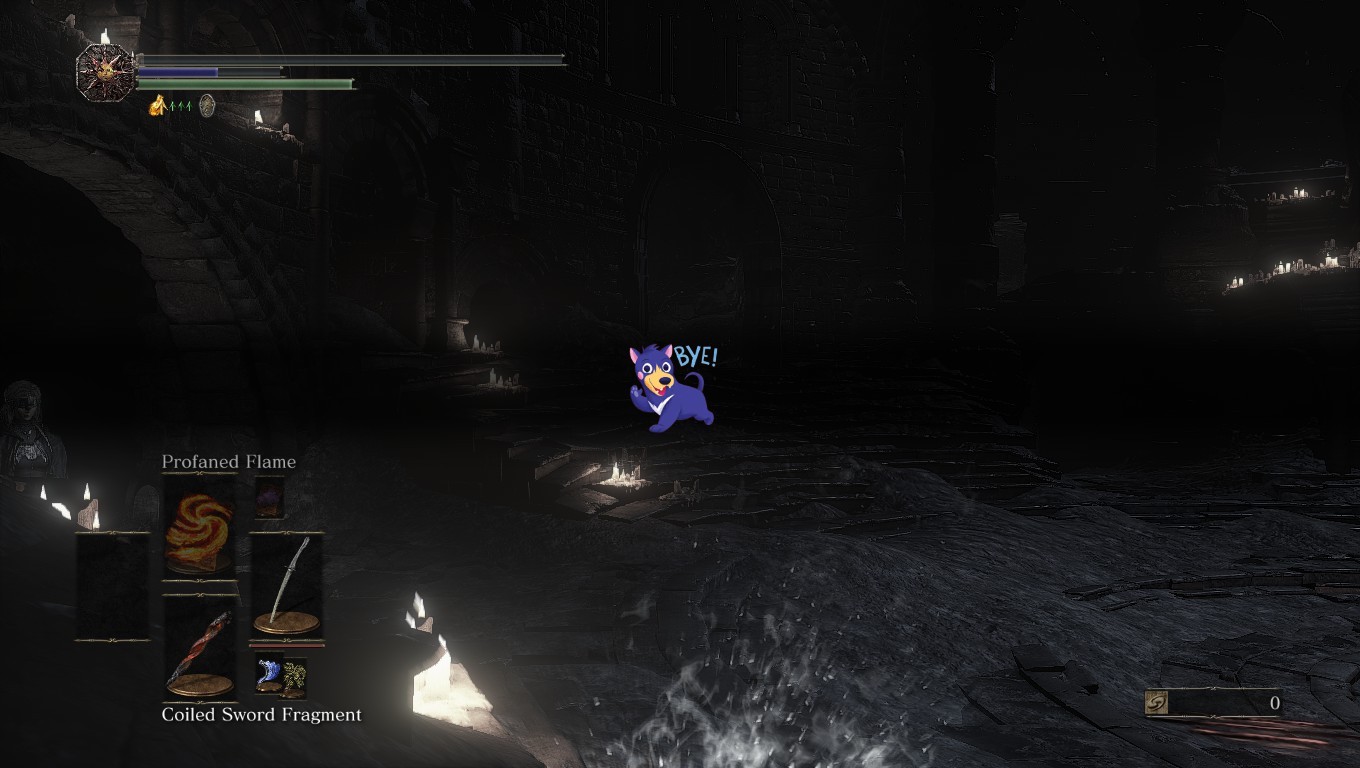Click the sun covenant emblem
This screenshot has width=1360, height=768.
click(x=105, y=72)
